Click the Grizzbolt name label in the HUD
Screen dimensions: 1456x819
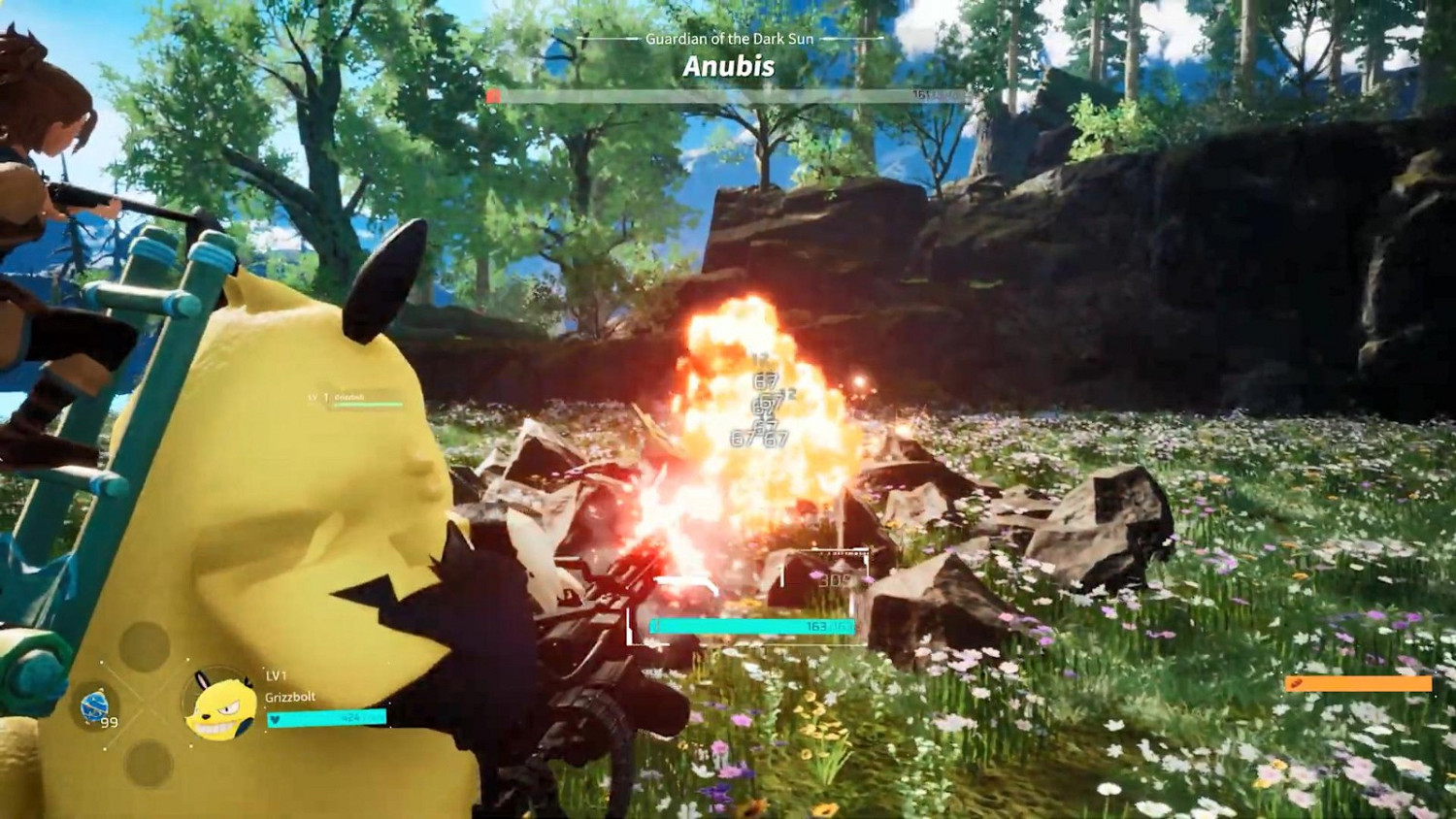point(288,698)
